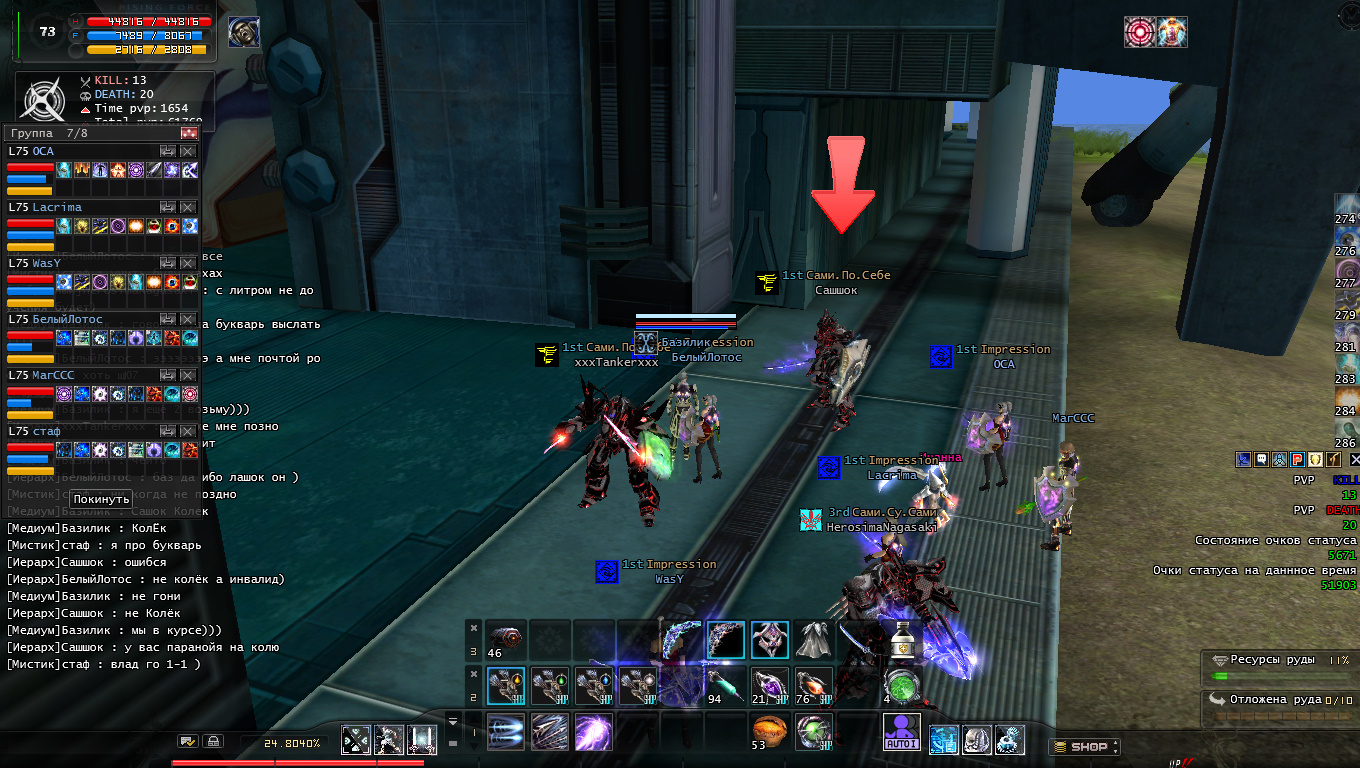Toggle the AUTO I auto-attack button
1360x768 pixels.
(901, 732)
